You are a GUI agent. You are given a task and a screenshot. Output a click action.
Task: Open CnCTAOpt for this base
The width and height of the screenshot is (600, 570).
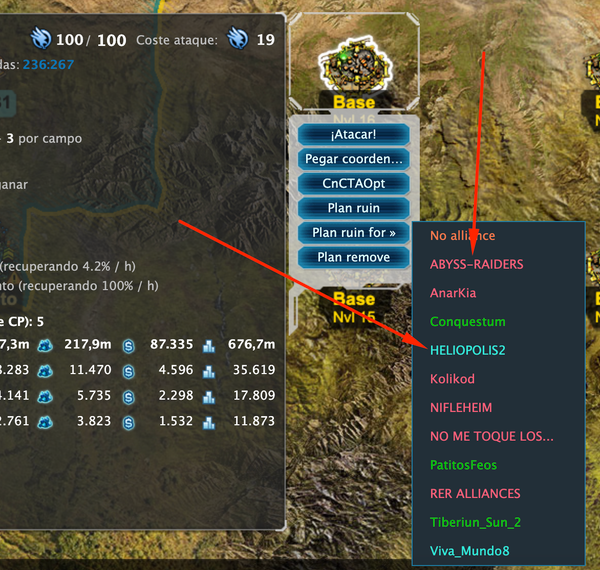[x=353, y=184]
